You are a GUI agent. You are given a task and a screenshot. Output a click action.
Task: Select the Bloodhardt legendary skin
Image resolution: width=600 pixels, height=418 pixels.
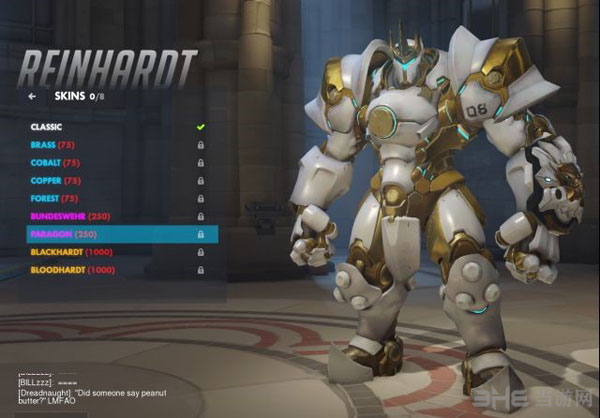[72, 270]
